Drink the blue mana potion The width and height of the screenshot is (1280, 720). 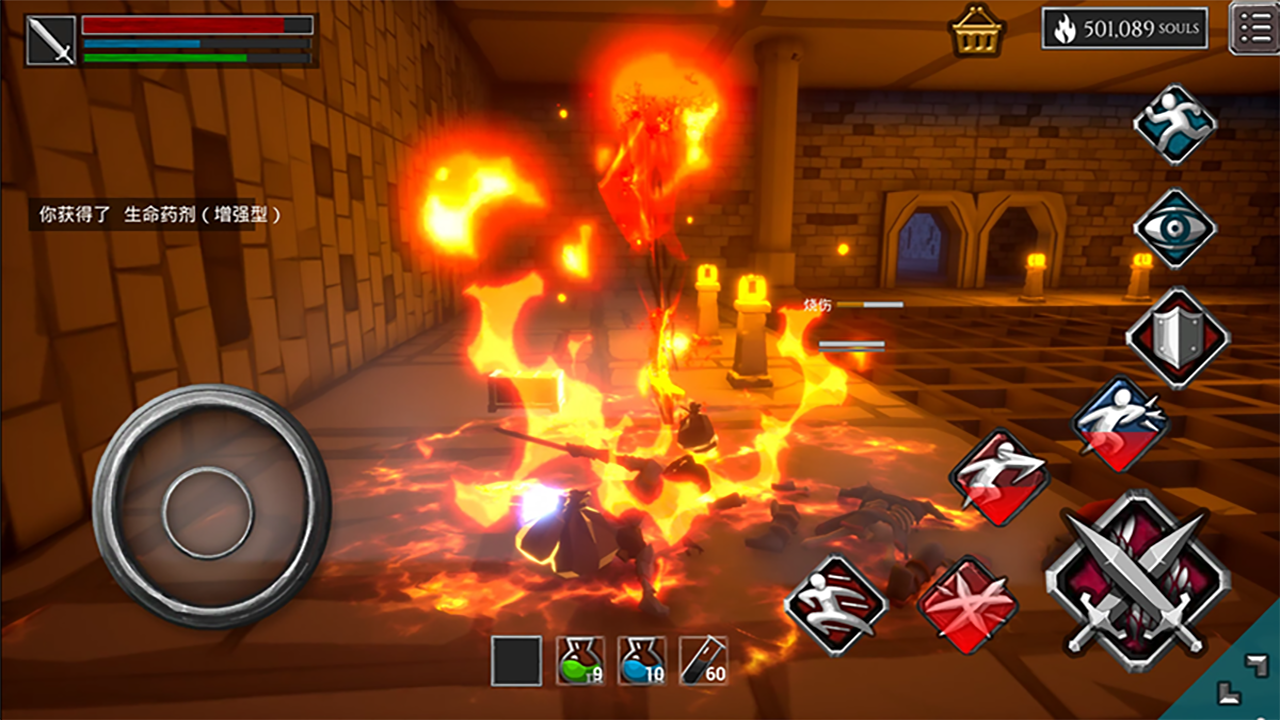(641, 661)
